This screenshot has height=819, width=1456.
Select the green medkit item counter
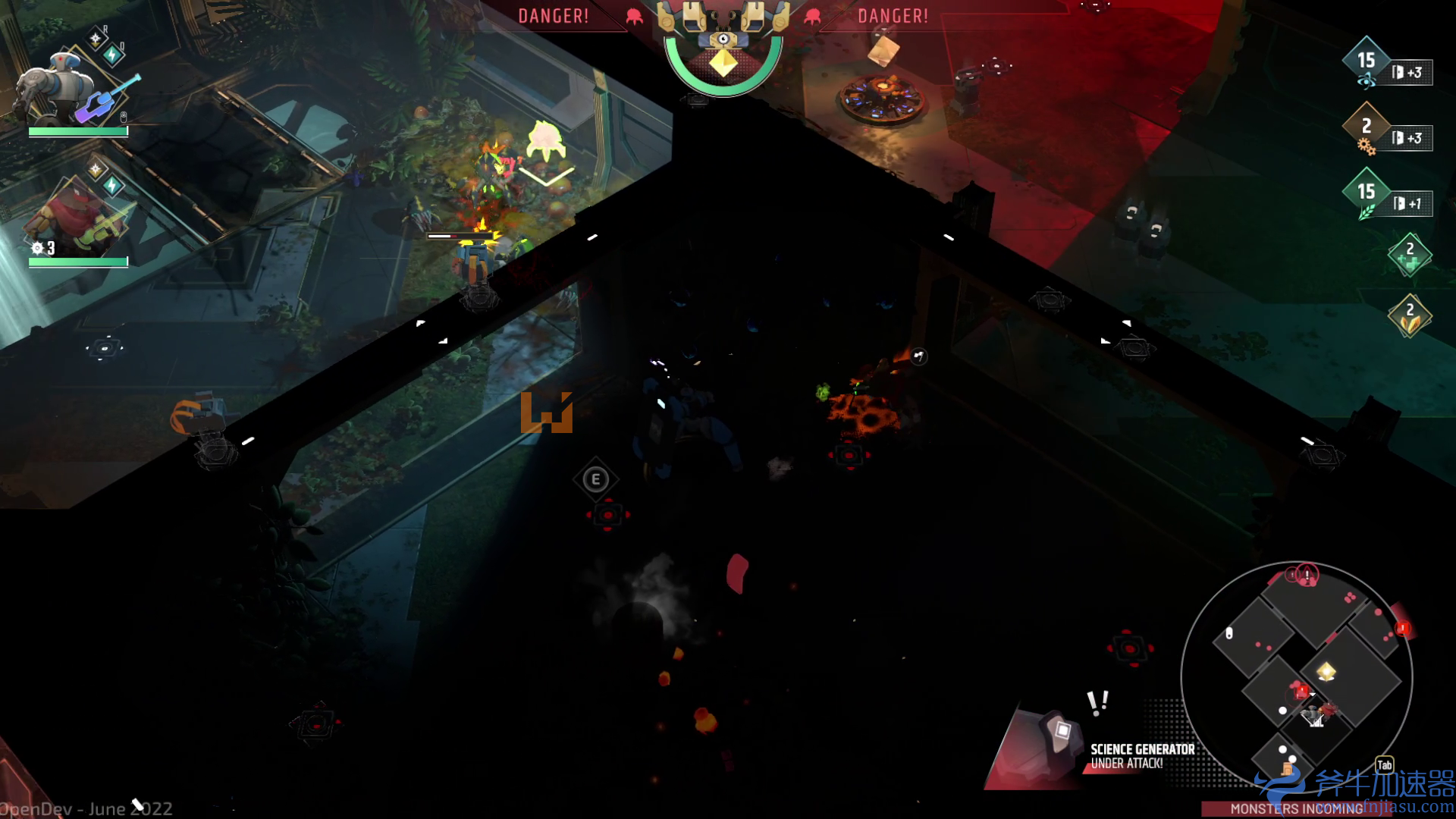click(1409, 255)
